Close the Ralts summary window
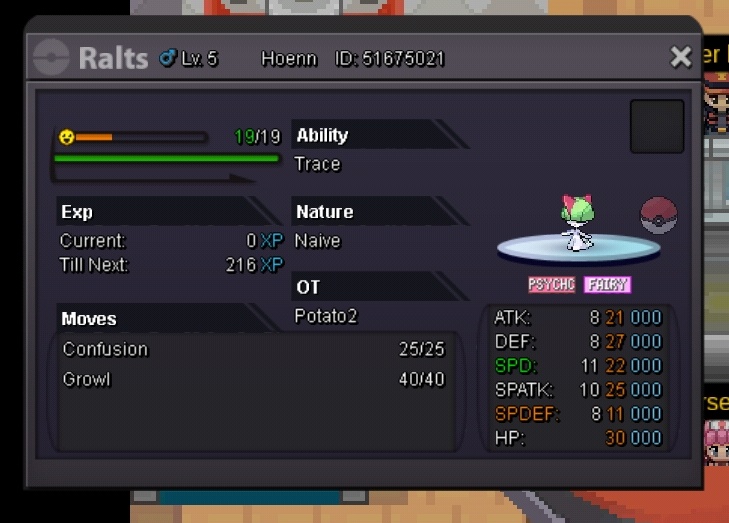 tap(681, 57)
